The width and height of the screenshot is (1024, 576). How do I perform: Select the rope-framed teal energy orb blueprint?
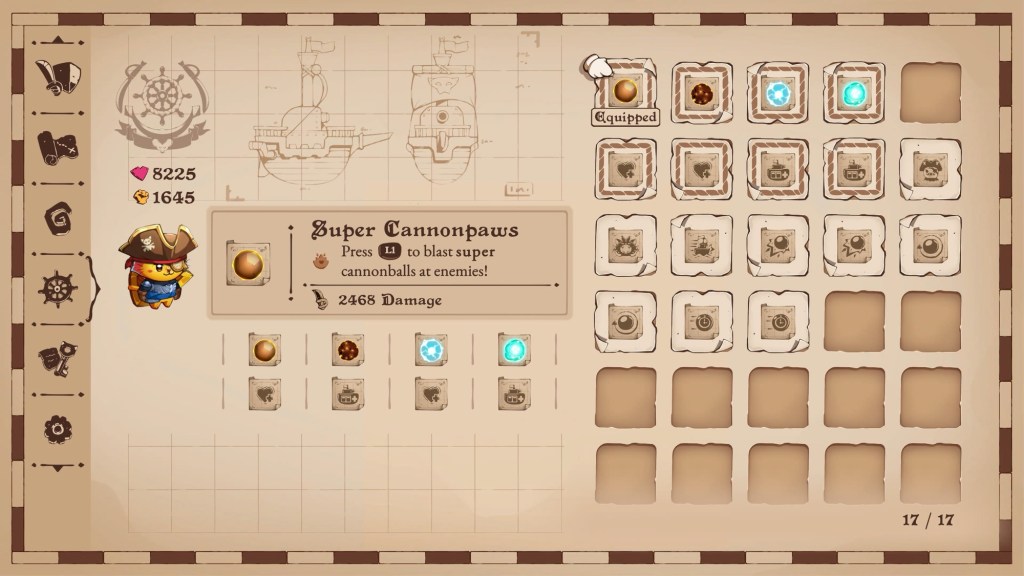[853, 93]
